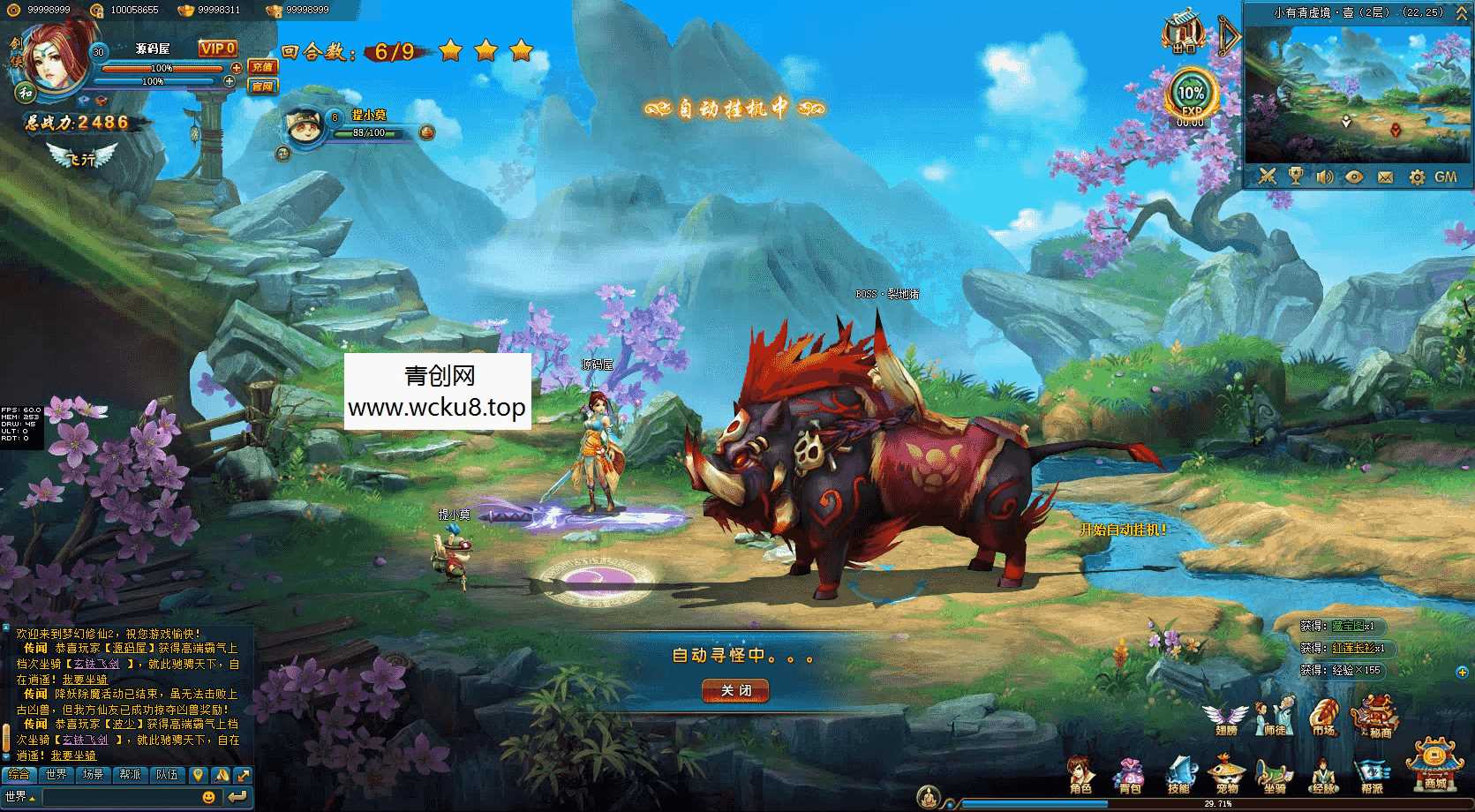Expand the chat window via diagonal arrow icon
Image resolution: width=1475 pixels, height=812 pixels.
point(243,775)
